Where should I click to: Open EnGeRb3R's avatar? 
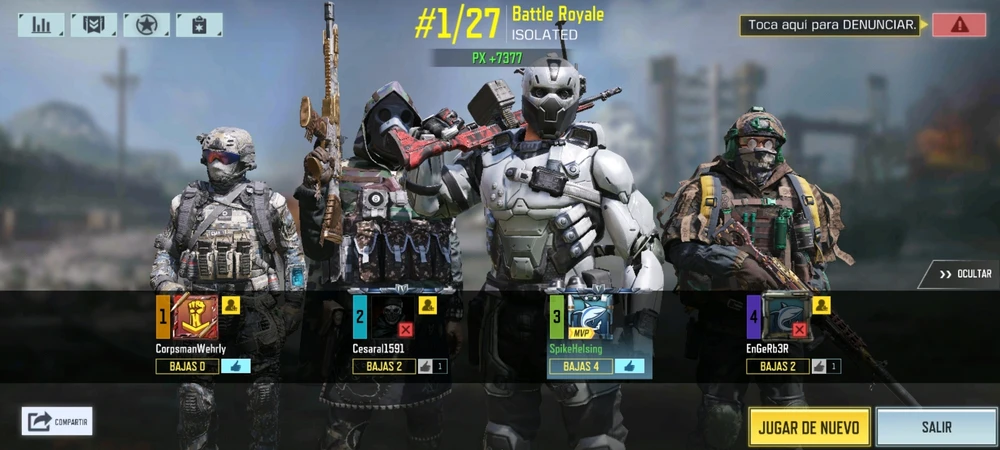(x=786, y=317)
